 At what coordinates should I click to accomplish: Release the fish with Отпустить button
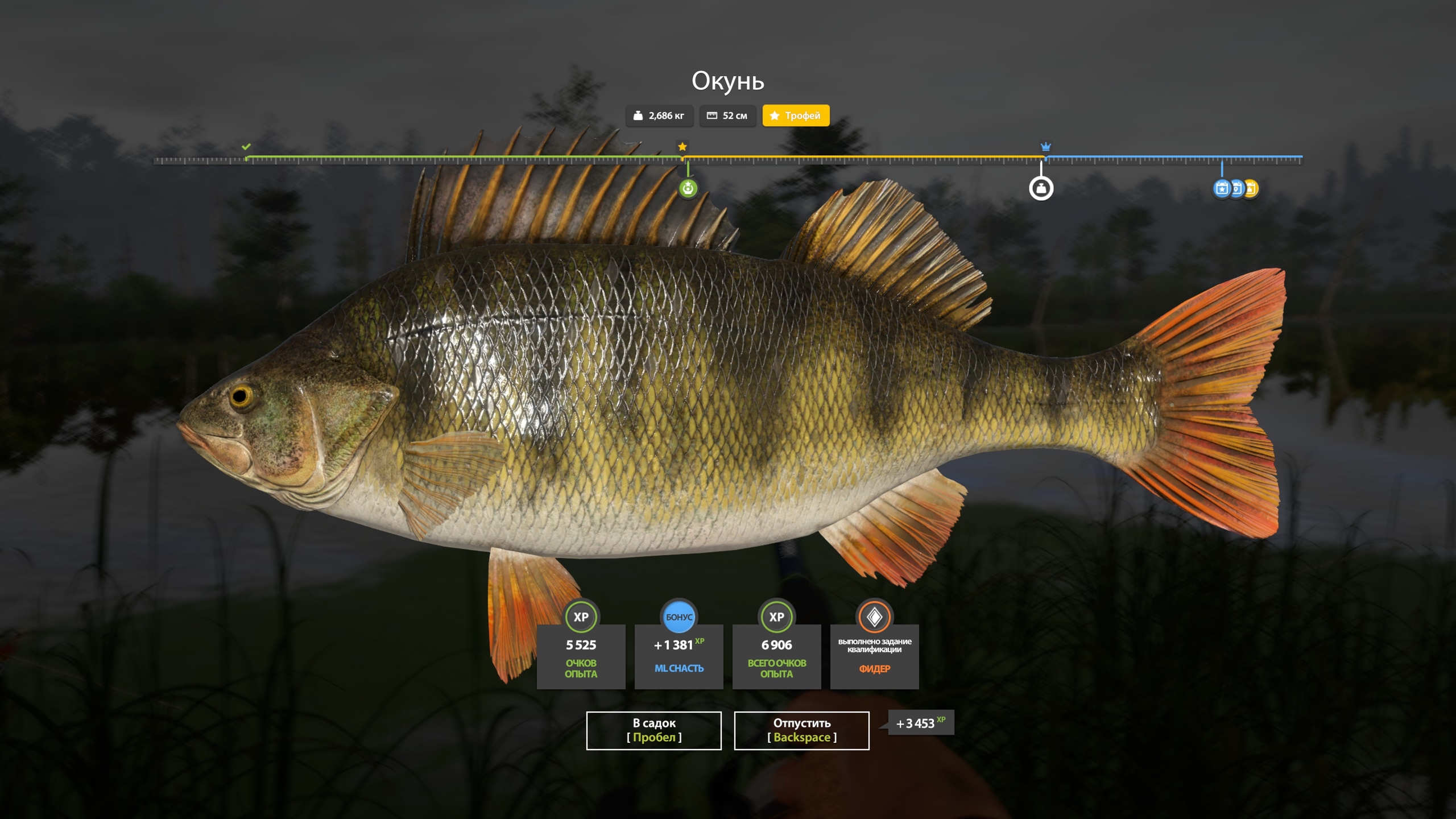[x=801, y=730]
